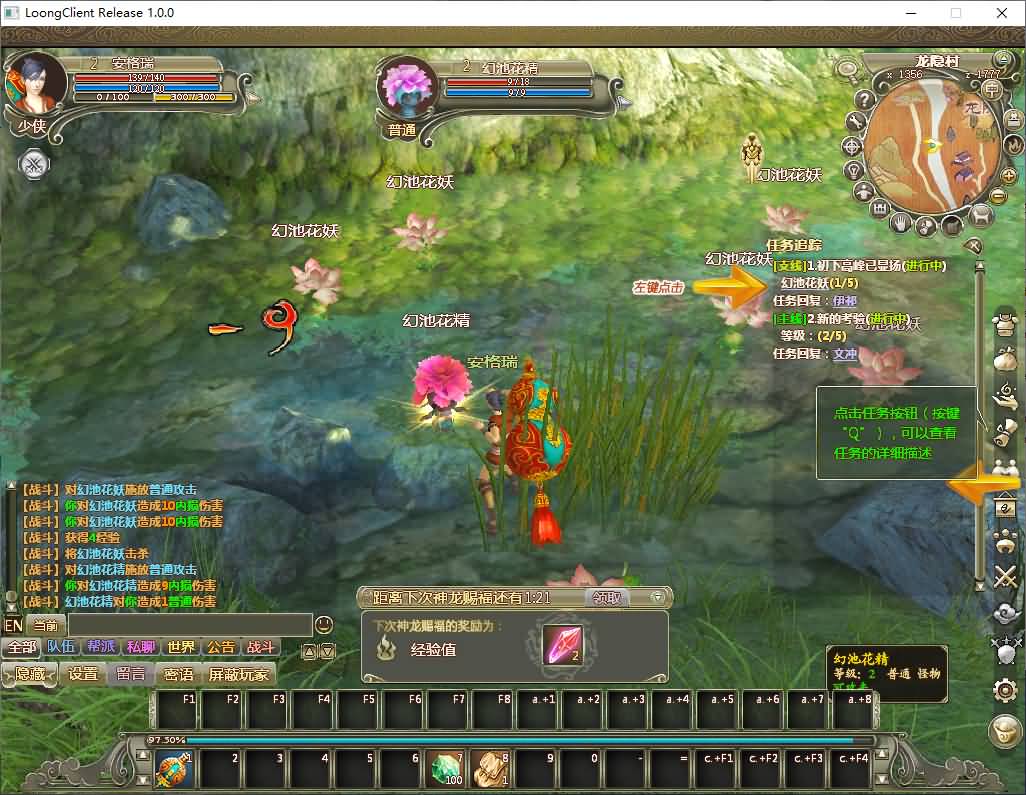Switch chat to the 世界 (World) tab

pyautogui.click(x=181, y=647)
